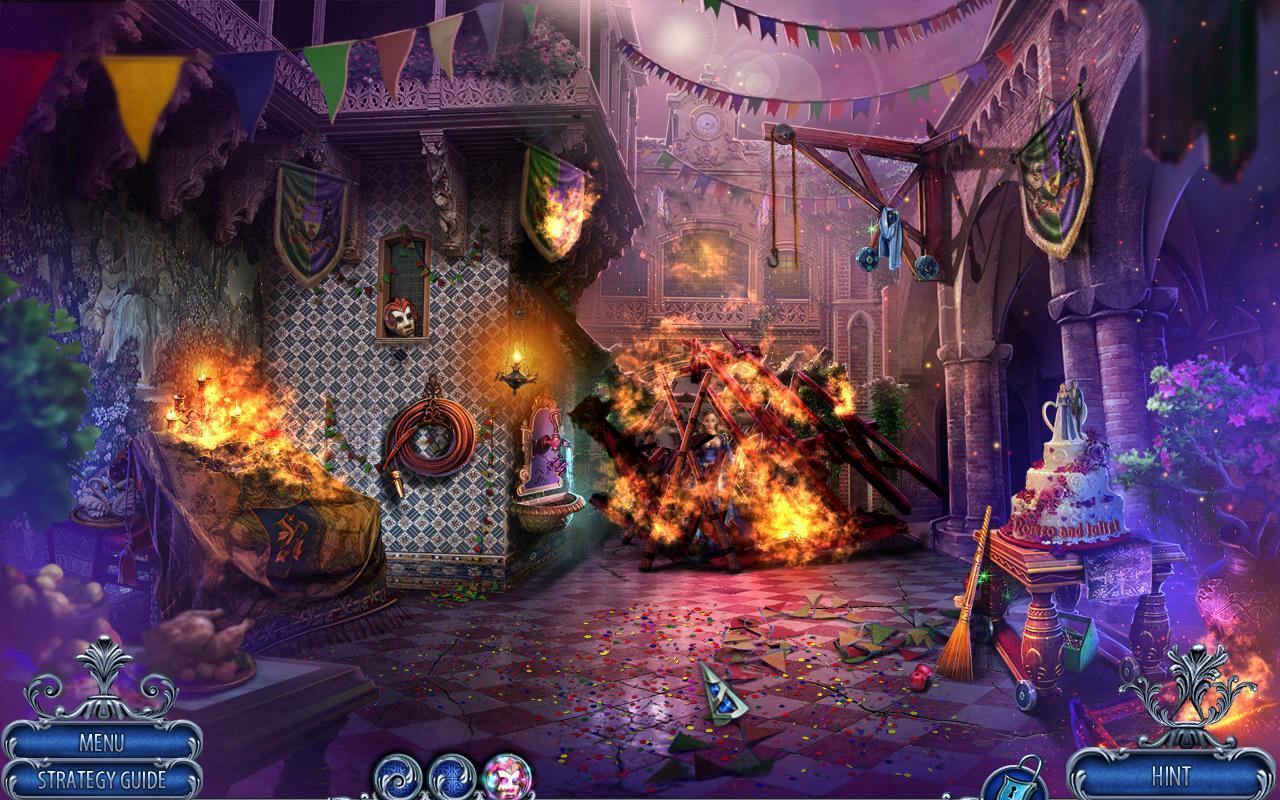Select the jester mask round icon

[x=507, y=776]
